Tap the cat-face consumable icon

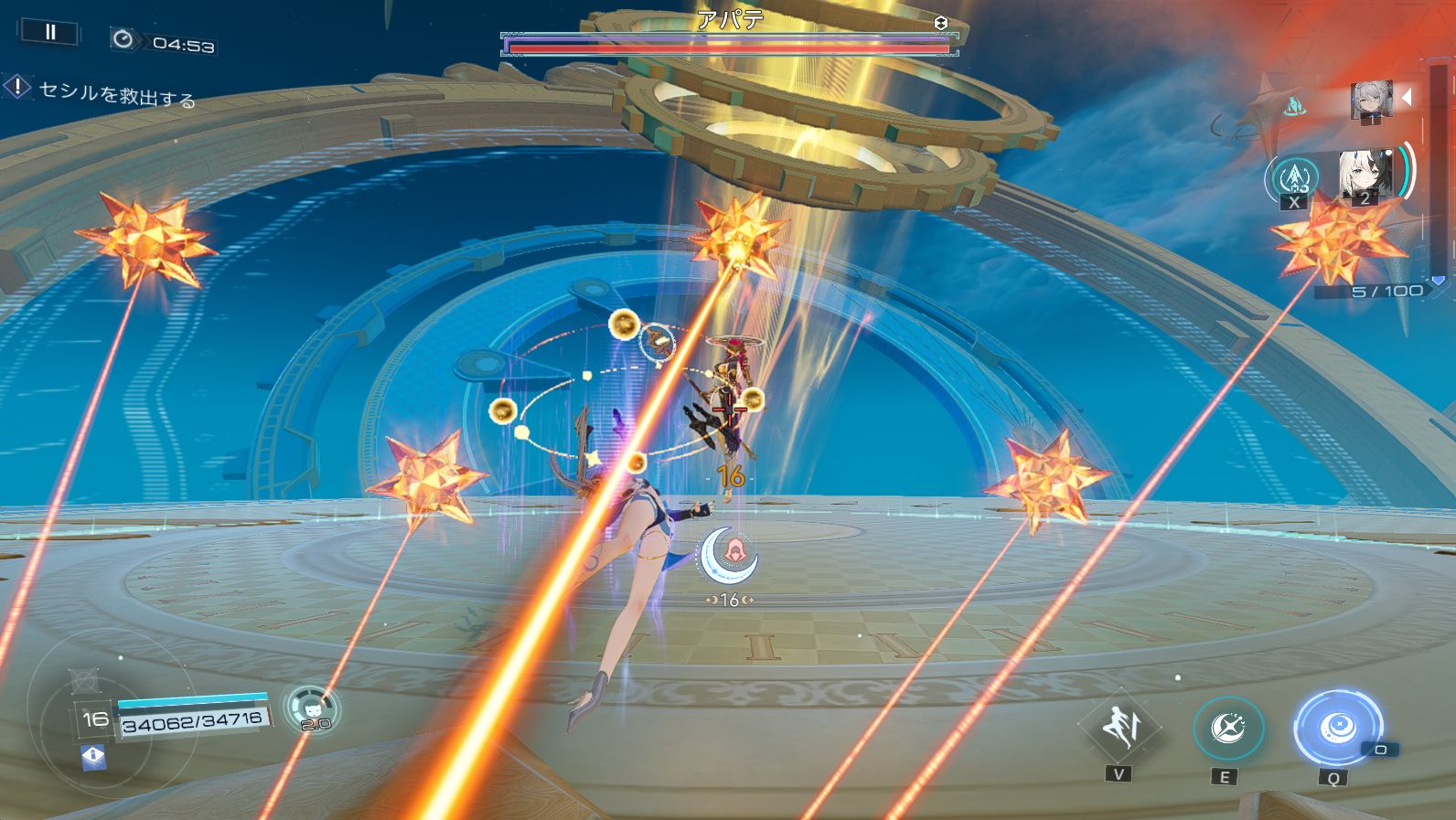(x=312, y=708)
